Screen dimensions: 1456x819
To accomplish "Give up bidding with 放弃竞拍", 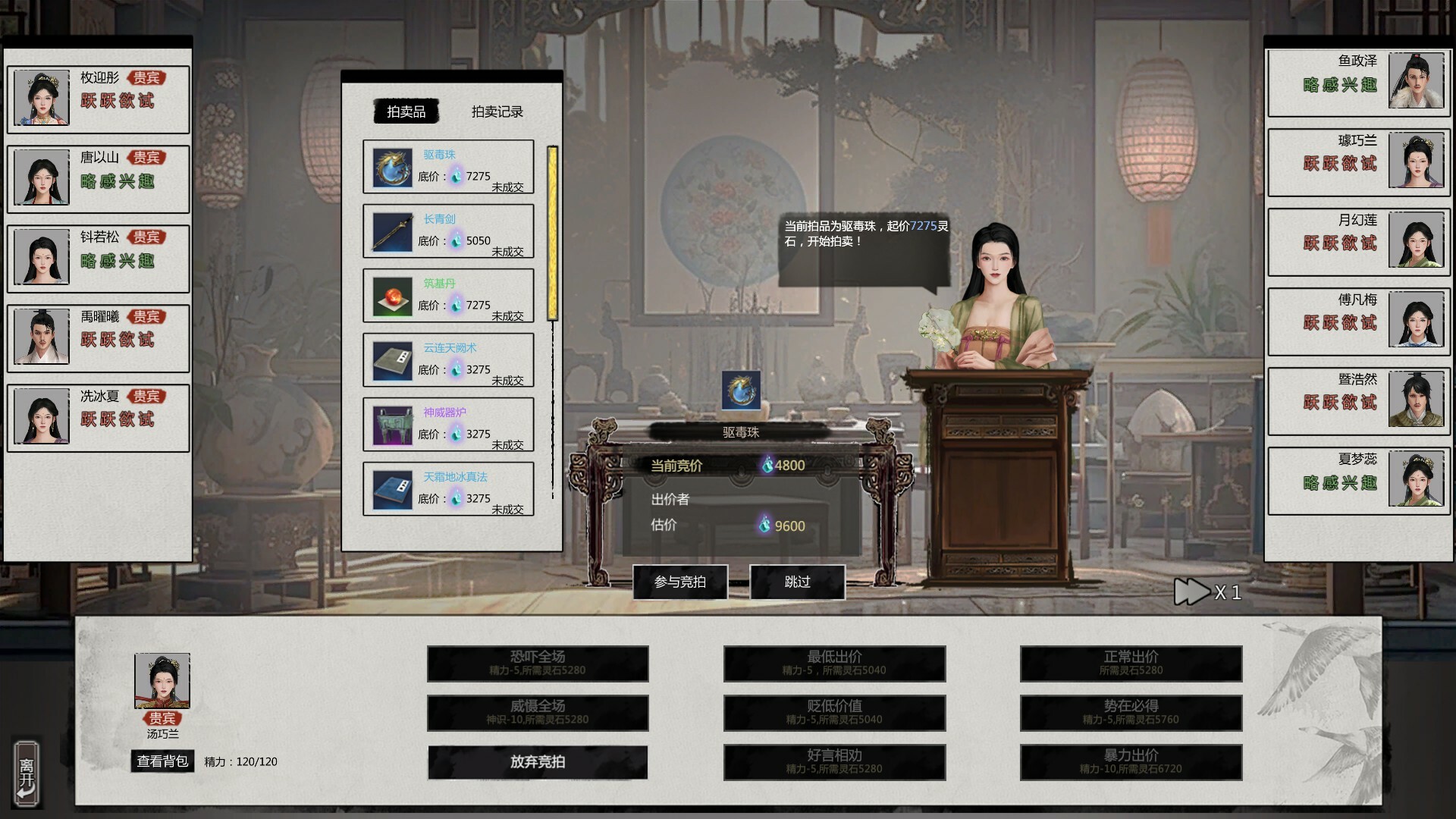I will pos(538,761).
